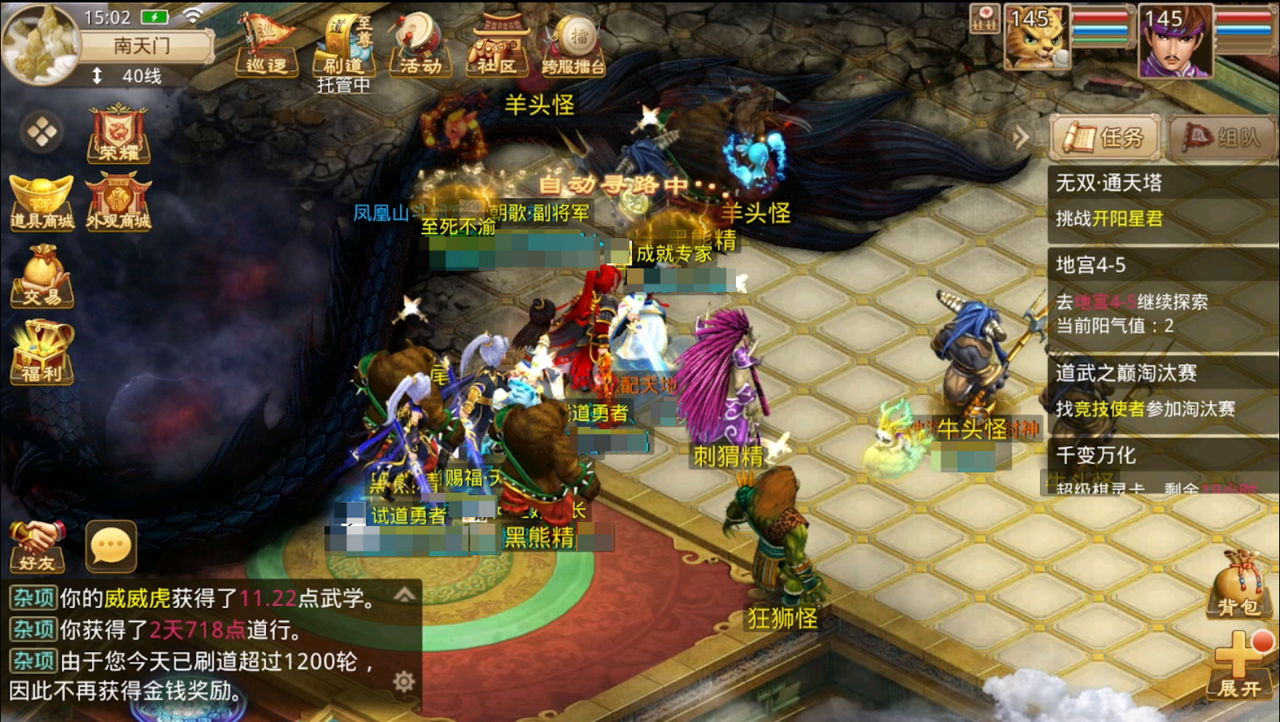Open the 福利 welfare treasure chest
Image resolution: width=1280 pixels, height=722 pixels.
click(x=42, y=352)
